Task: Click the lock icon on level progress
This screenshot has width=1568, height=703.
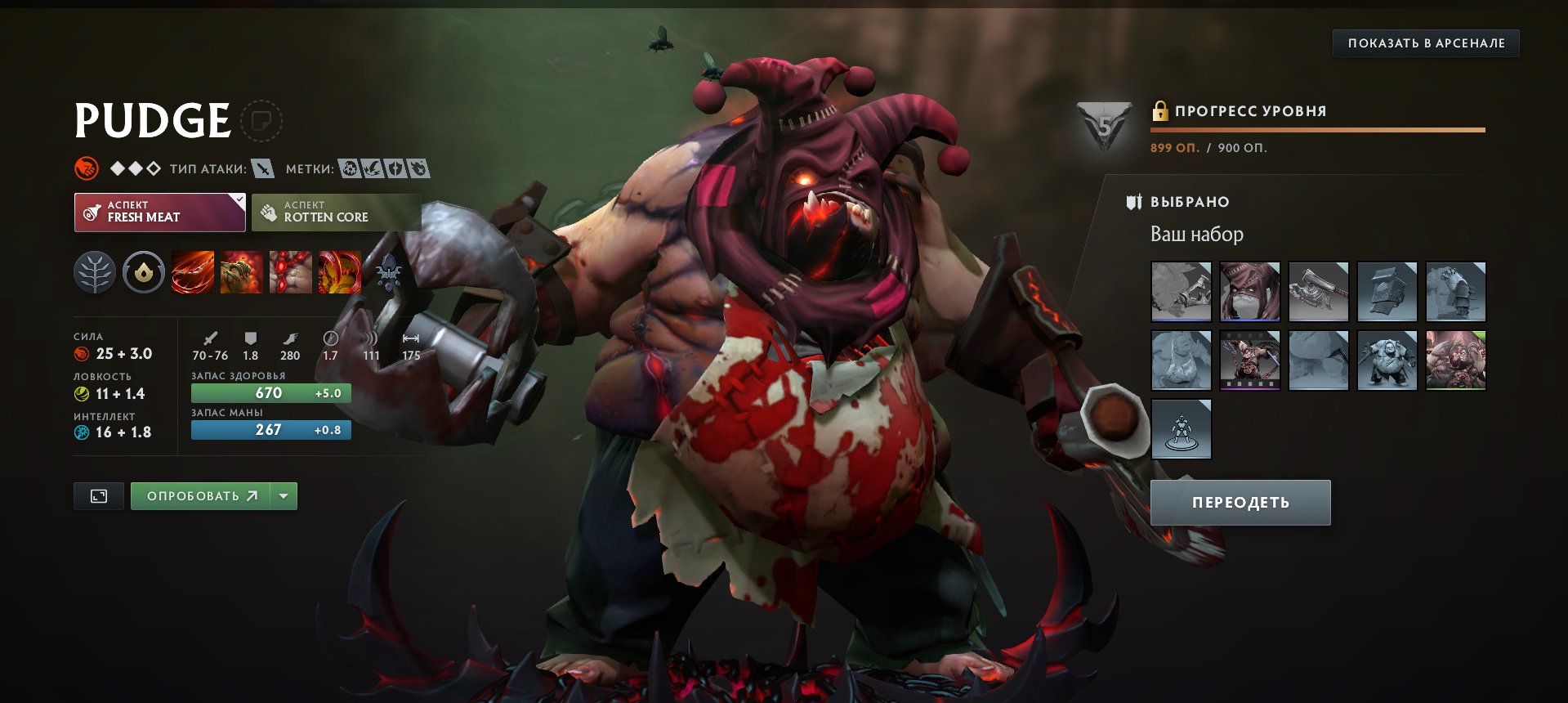Action: pyautogui.click(x=1159, y=110)
